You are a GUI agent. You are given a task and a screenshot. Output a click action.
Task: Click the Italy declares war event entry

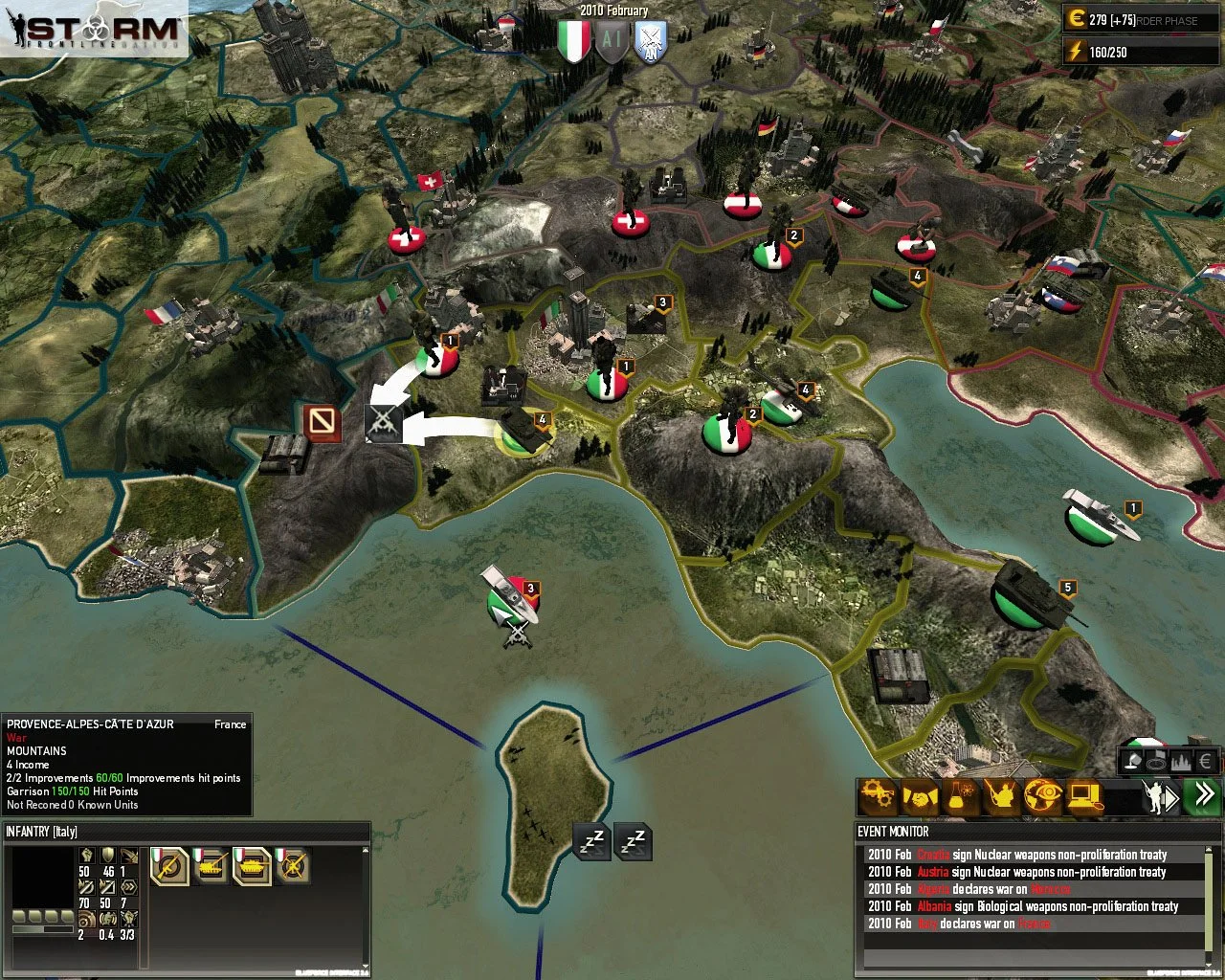coord(957,924)
